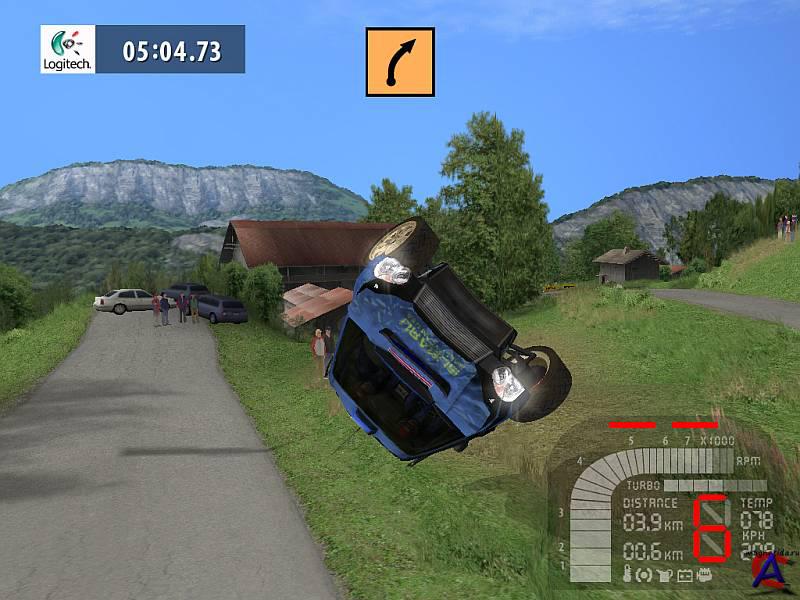Select the thermometer warning icon
Image resolution: width=800 pixels, height=600 pixels.
point(627,575)
